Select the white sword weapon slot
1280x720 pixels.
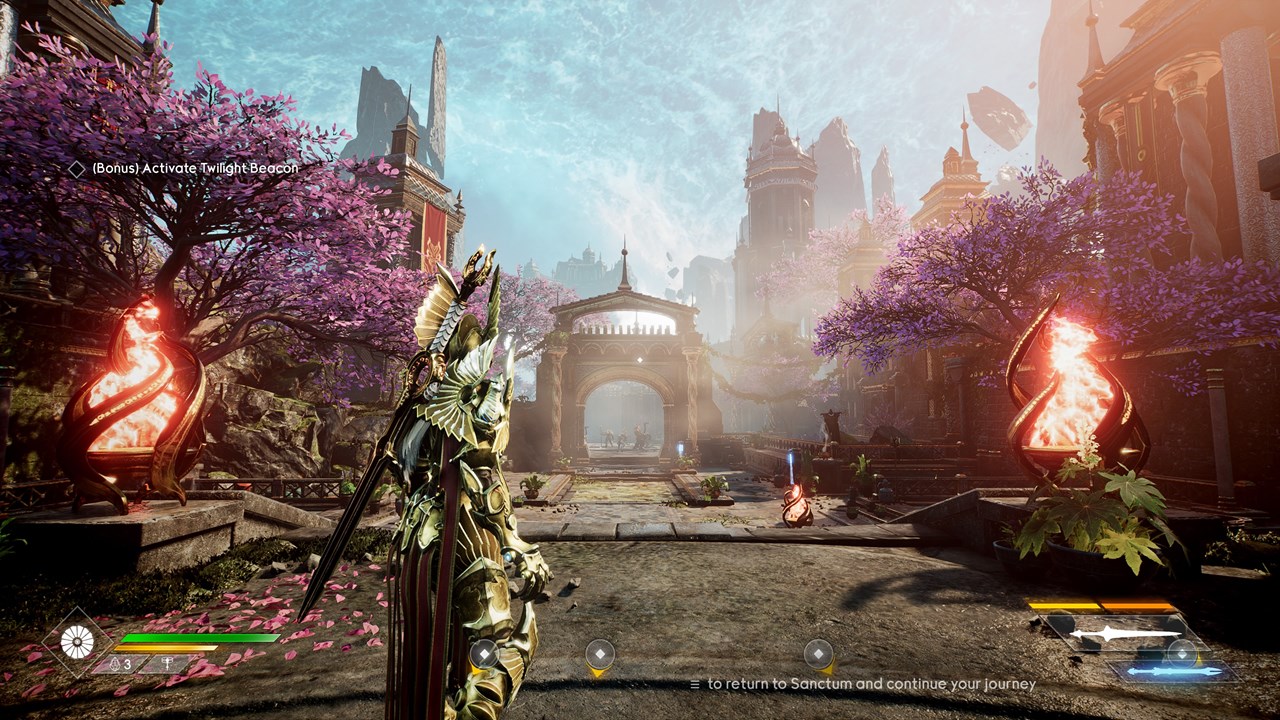(x=1123, y=633)
